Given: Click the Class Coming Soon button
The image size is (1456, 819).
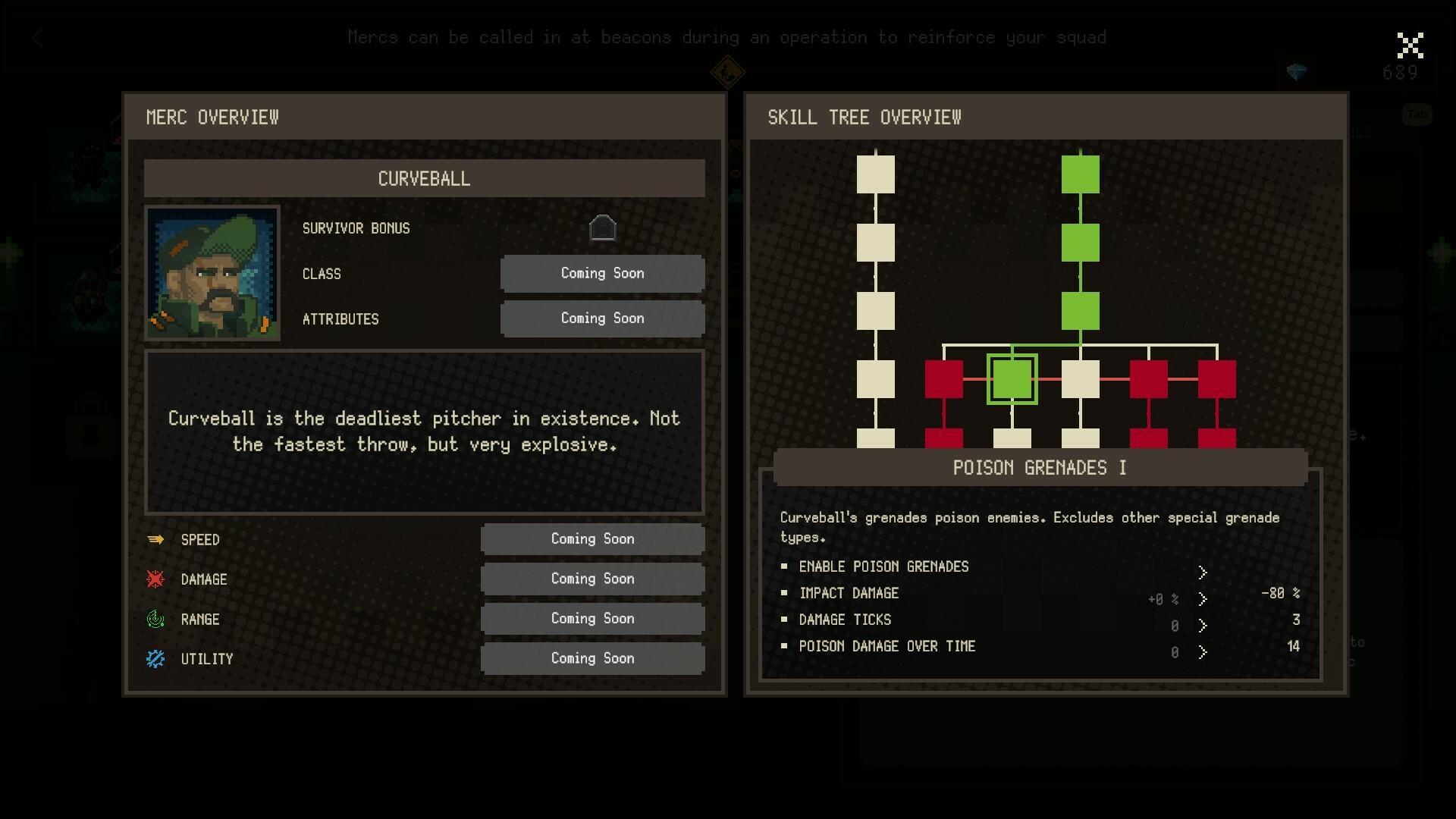Looking at the screenshot, I should [602, 273].
